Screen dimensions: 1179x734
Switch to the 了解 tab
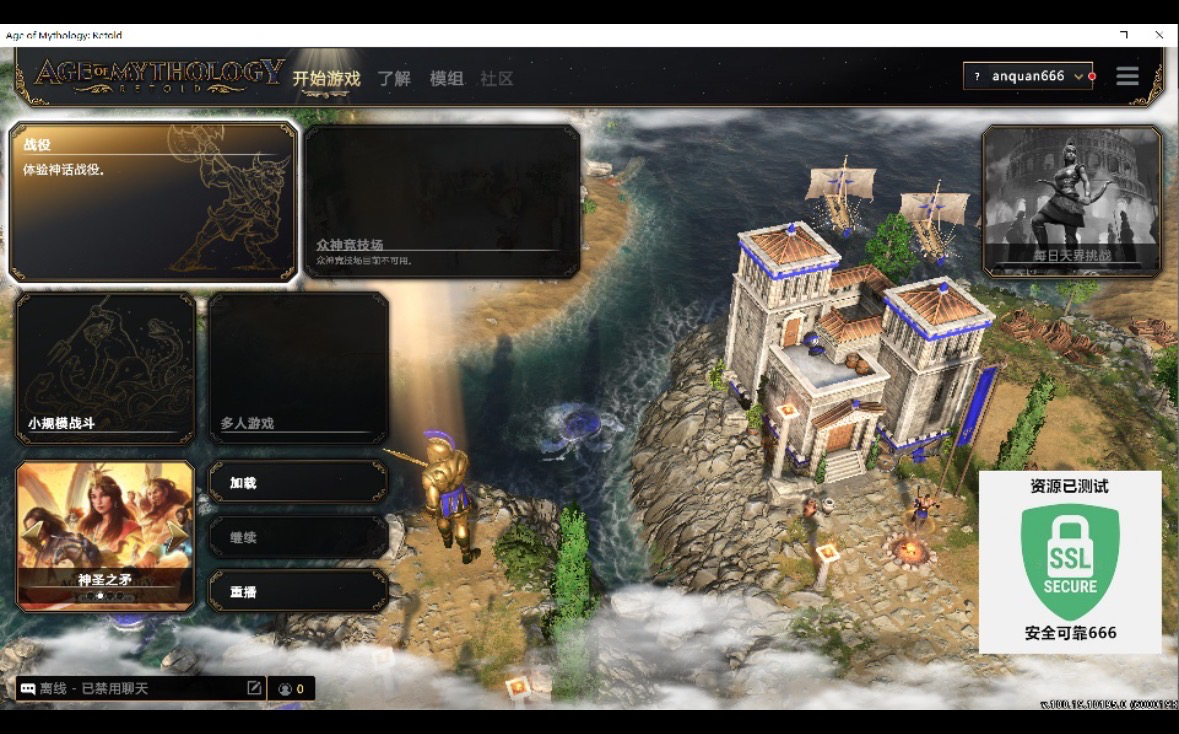394,78
